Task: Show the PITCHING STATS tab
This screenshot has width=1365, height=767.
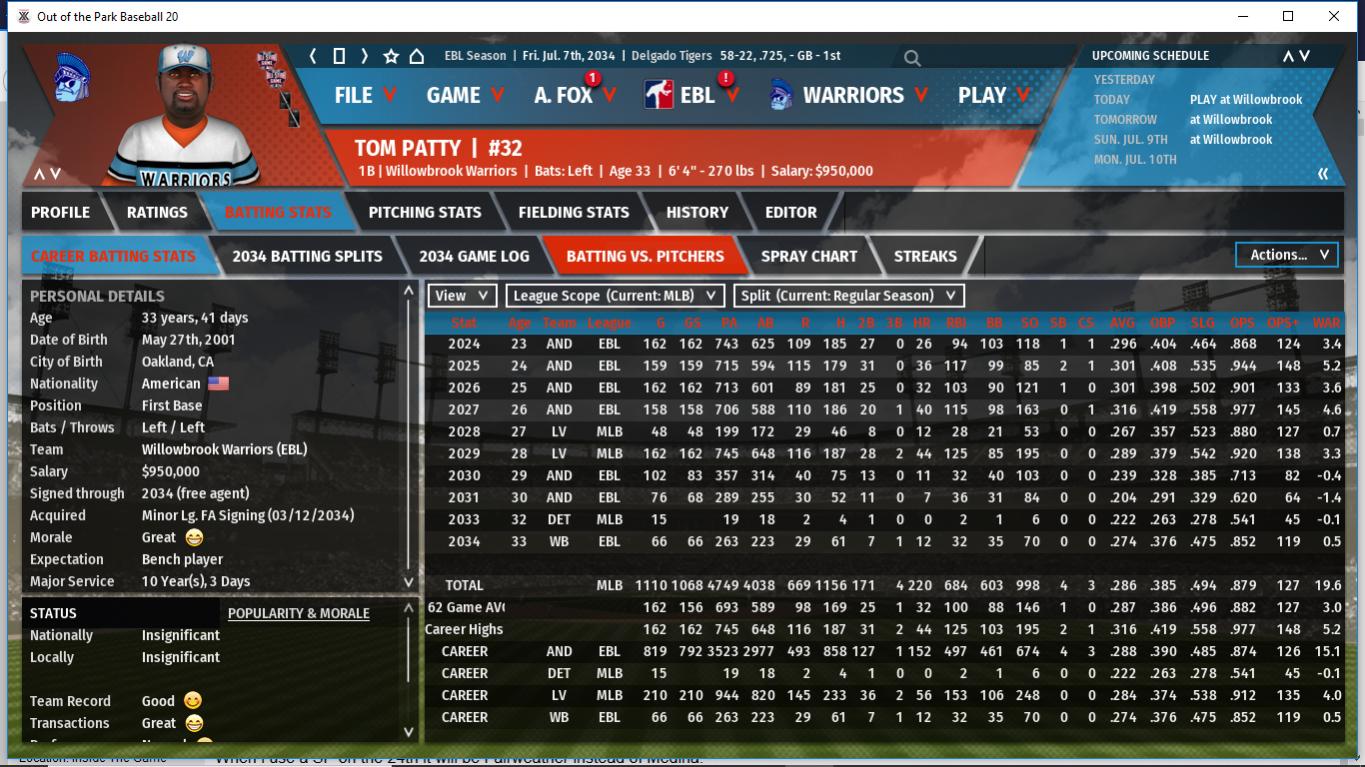Action: coord(424,212)
